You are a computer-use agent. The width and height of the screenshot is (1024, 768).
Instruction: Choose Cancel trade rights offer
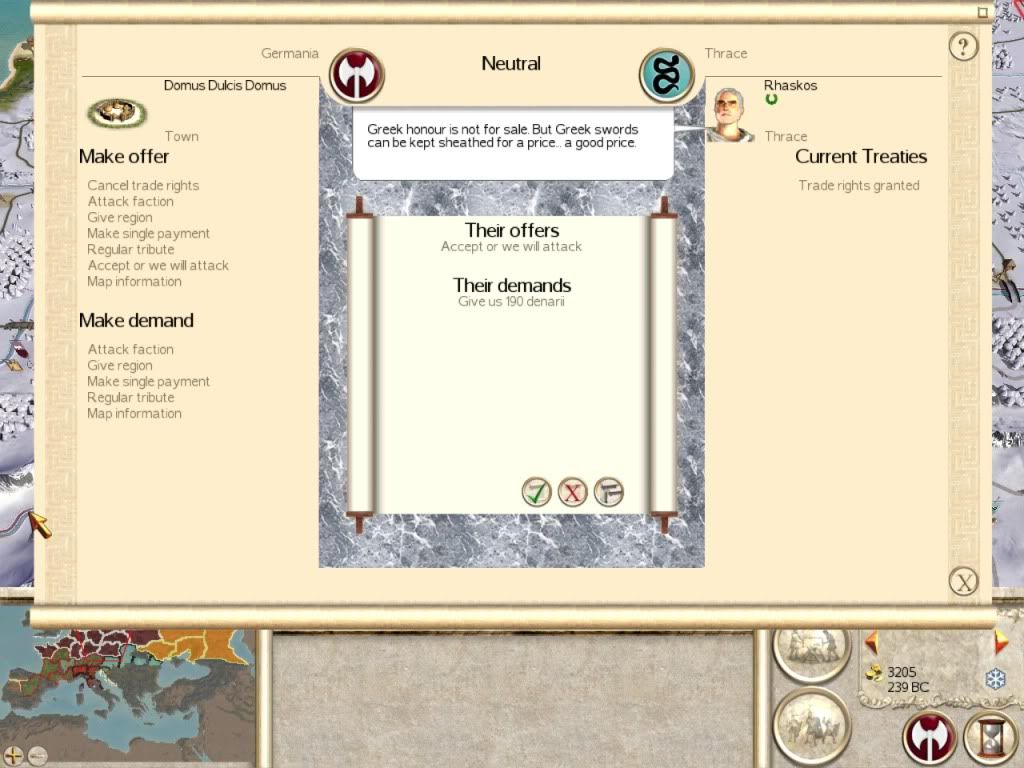click(x=143, y=185)
